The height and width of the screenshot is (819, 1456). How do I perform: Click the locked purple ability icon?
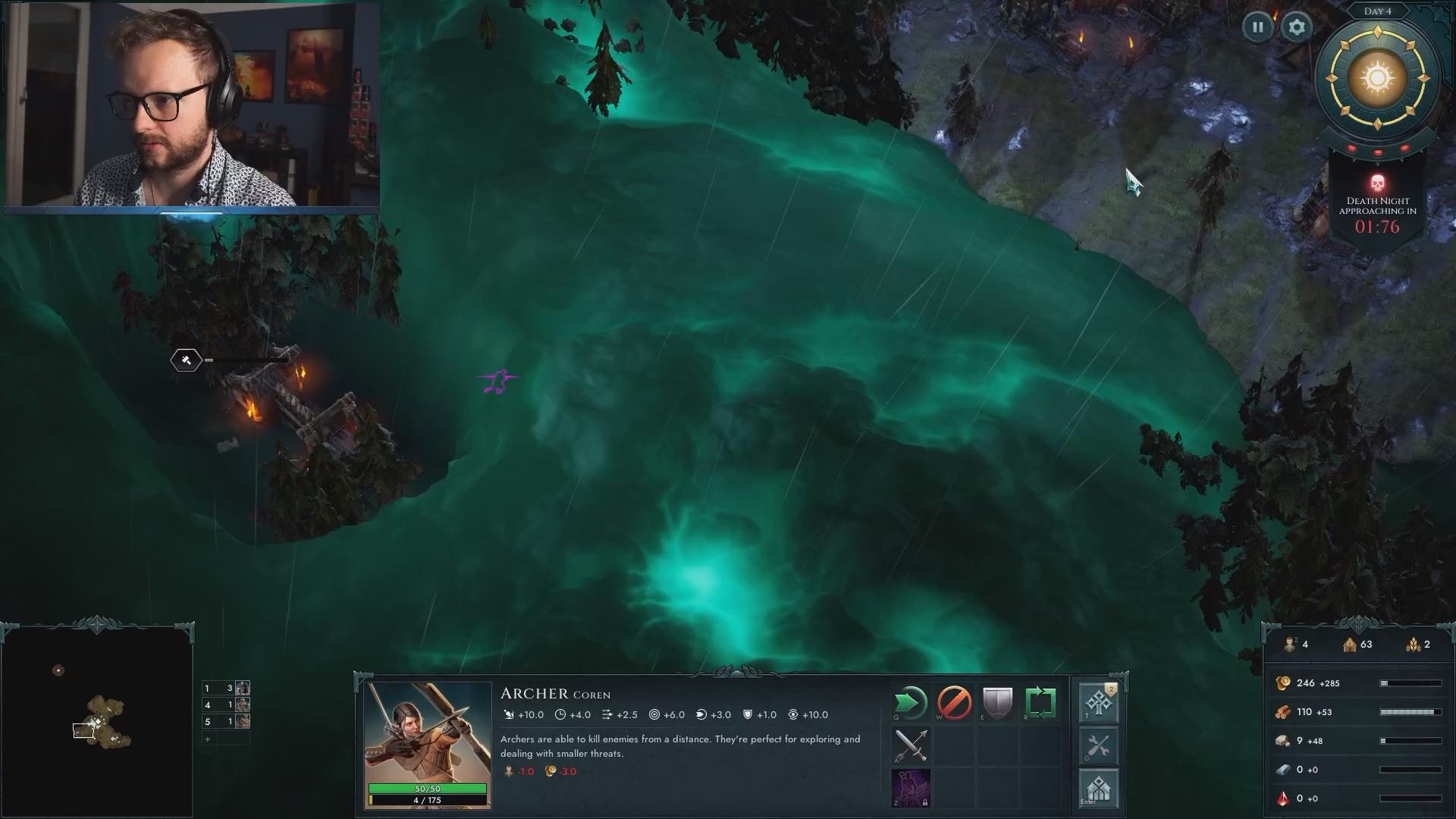911,788
